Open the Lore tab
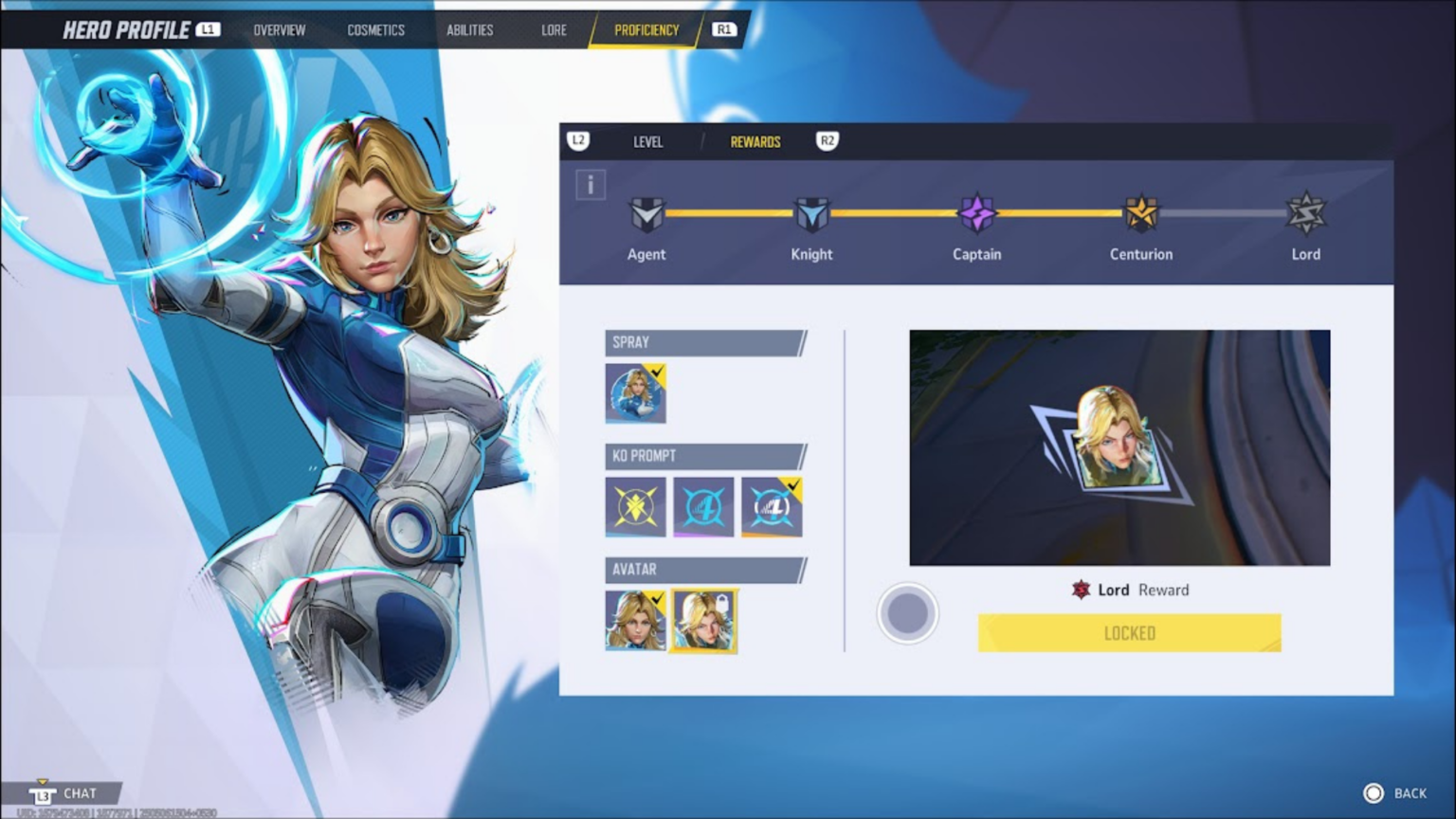This screenshot has height=819, width=1456. point(554,30)
